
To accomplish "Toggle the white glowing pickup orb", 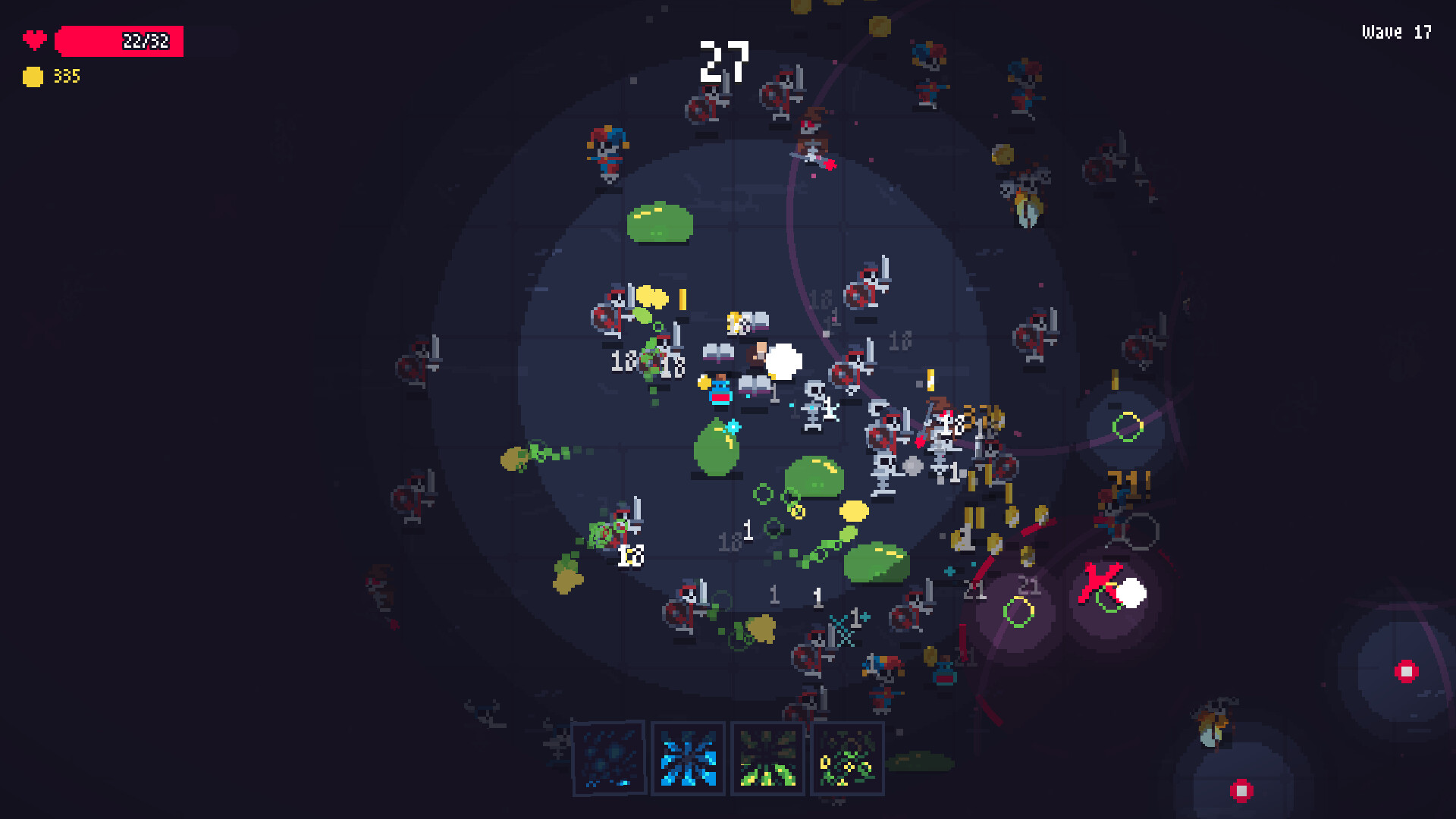I will pyautogui.click(x=785, y=362).
